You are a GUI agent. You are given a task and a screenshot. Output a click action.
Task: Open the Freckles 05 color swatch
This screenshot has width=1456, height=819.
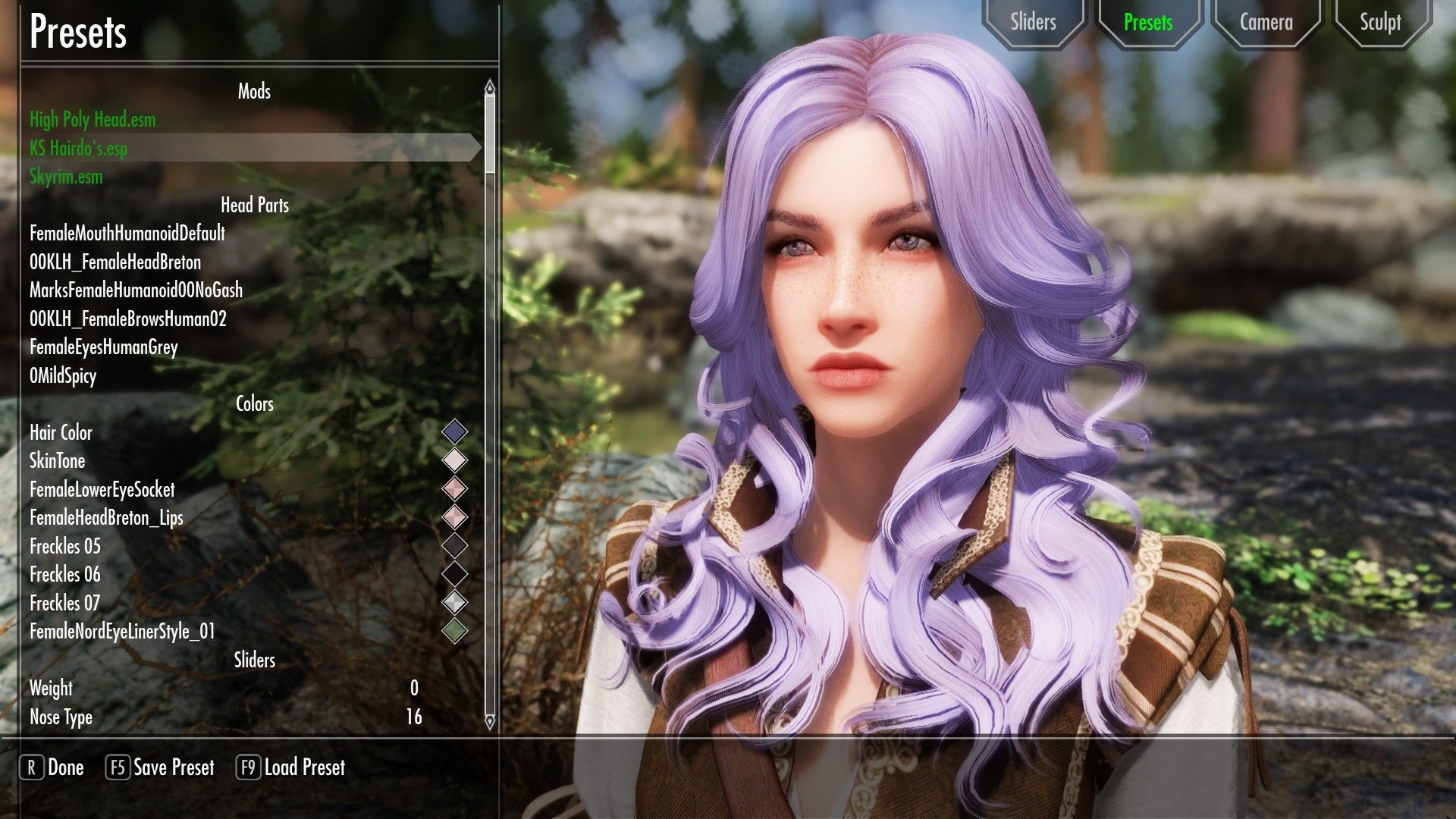(x=455, y=544)
